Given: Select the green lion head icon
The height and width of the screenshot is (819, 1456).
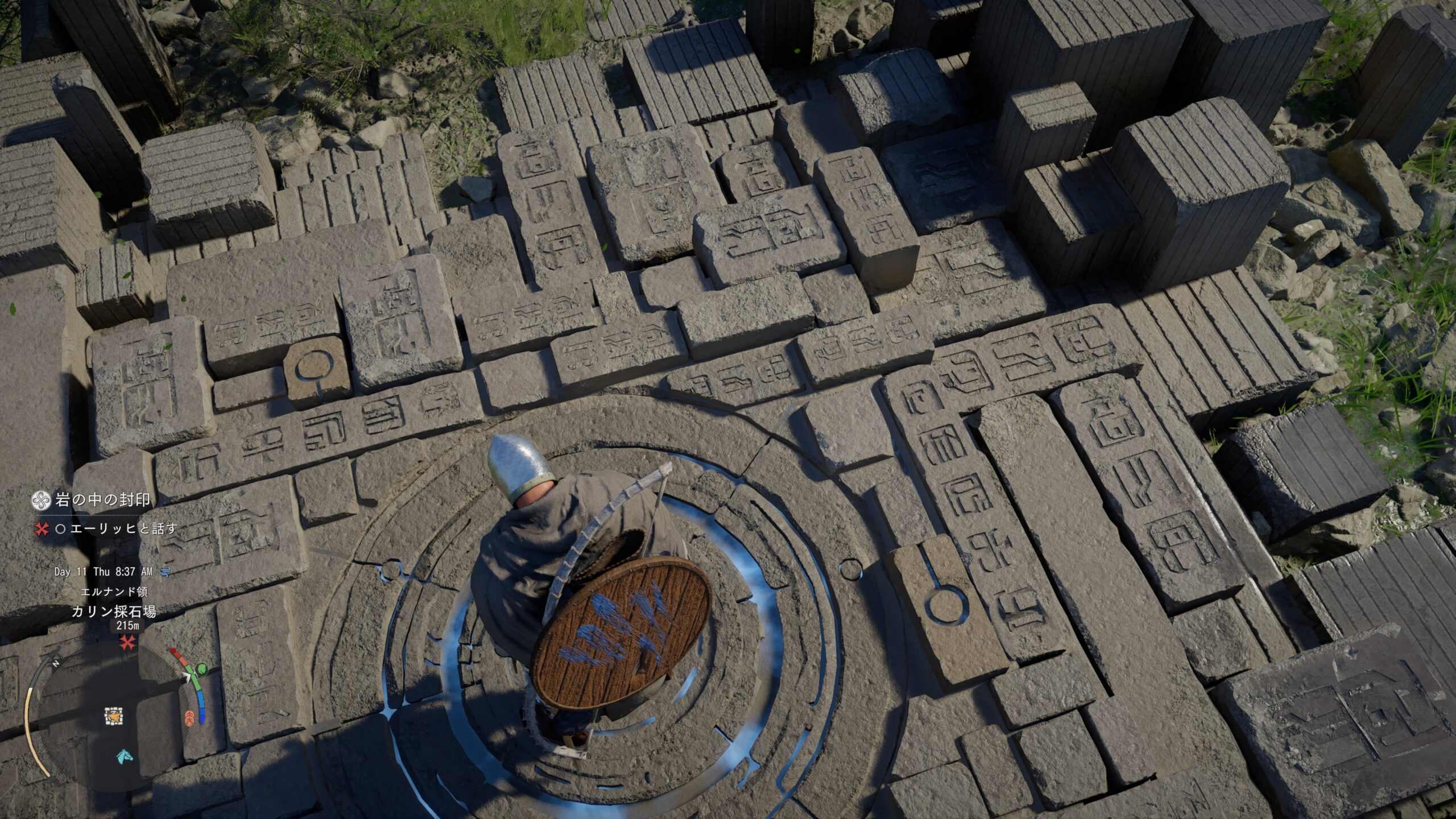Looking at the screenshot, I should [x=200, y=669].
